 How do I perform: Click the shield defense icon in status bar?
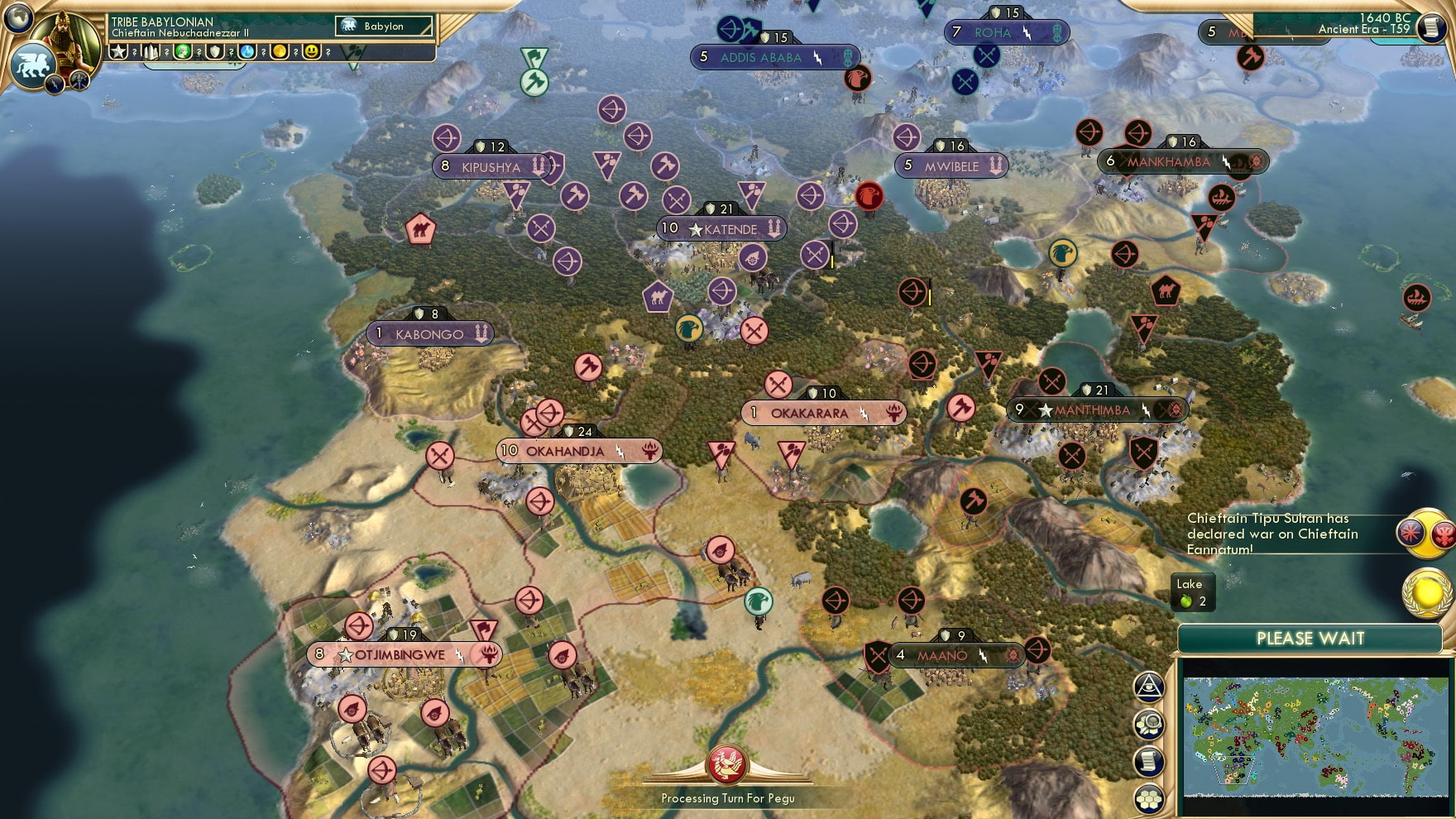pyautogui.click(x=214, y=51)
